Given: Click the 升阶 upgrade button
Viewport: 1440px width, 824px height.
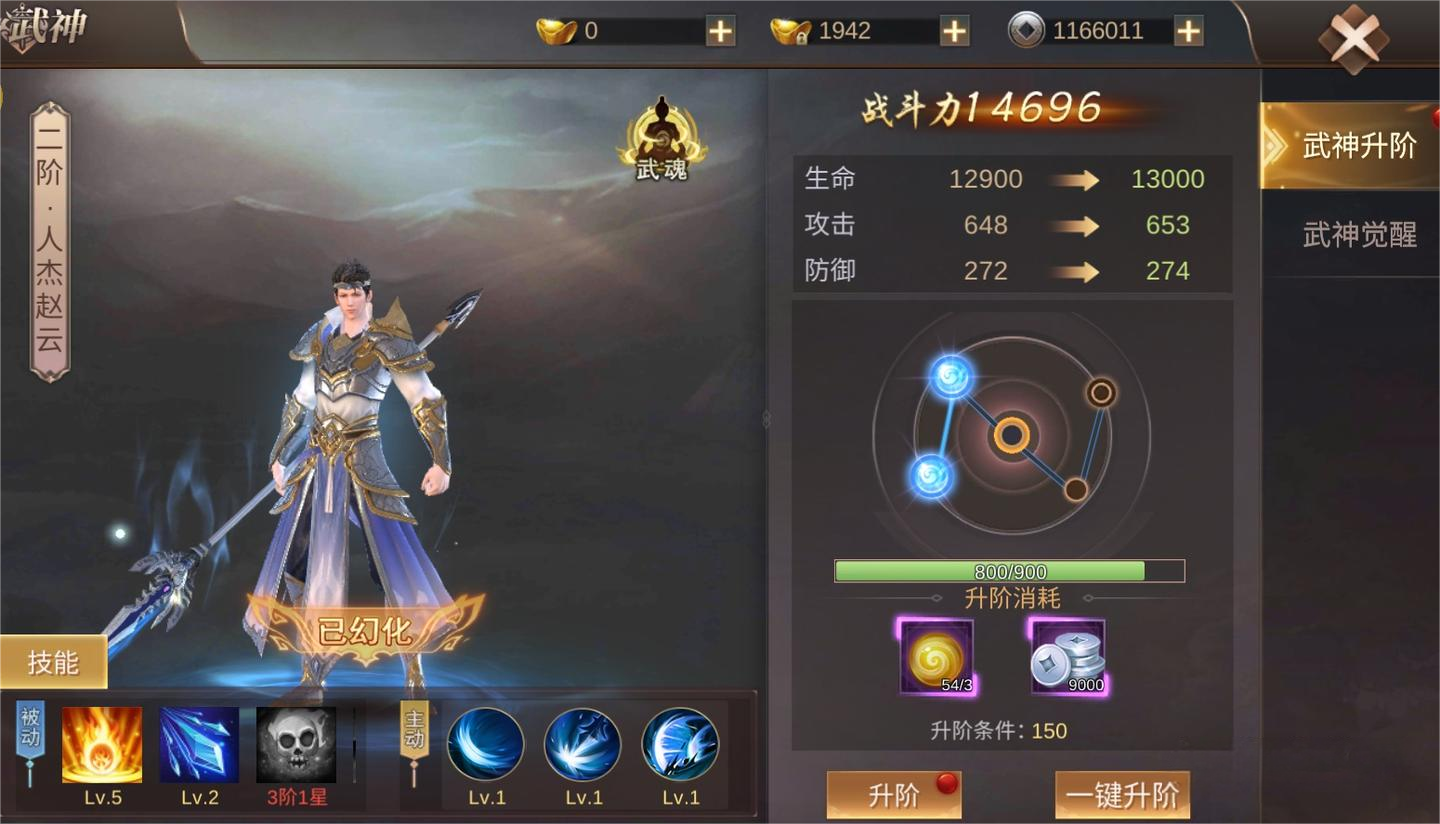Looking at the screenshot, I should 894,796.
